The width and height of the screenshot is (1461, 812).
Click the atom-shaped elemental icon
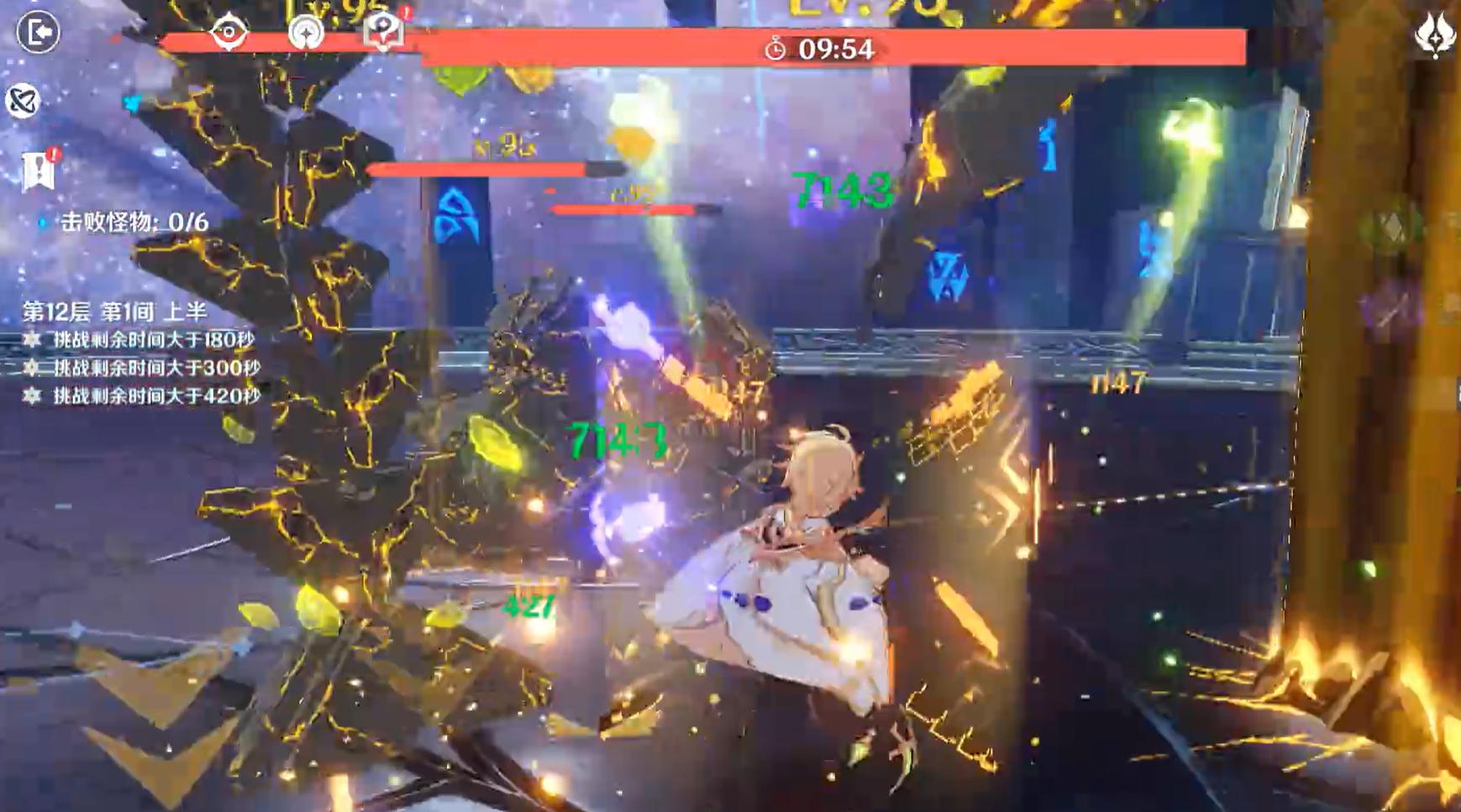23,101
